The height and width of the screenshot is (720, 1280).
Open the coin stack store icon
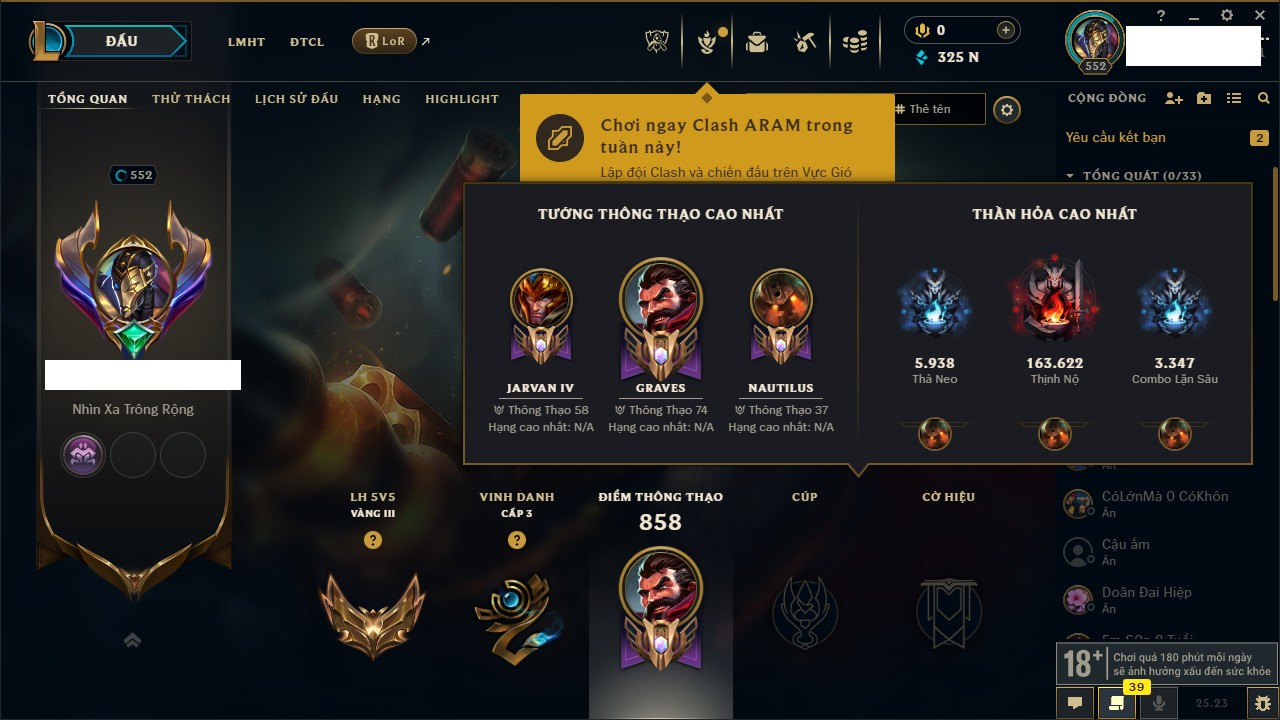tap(854, 42)
